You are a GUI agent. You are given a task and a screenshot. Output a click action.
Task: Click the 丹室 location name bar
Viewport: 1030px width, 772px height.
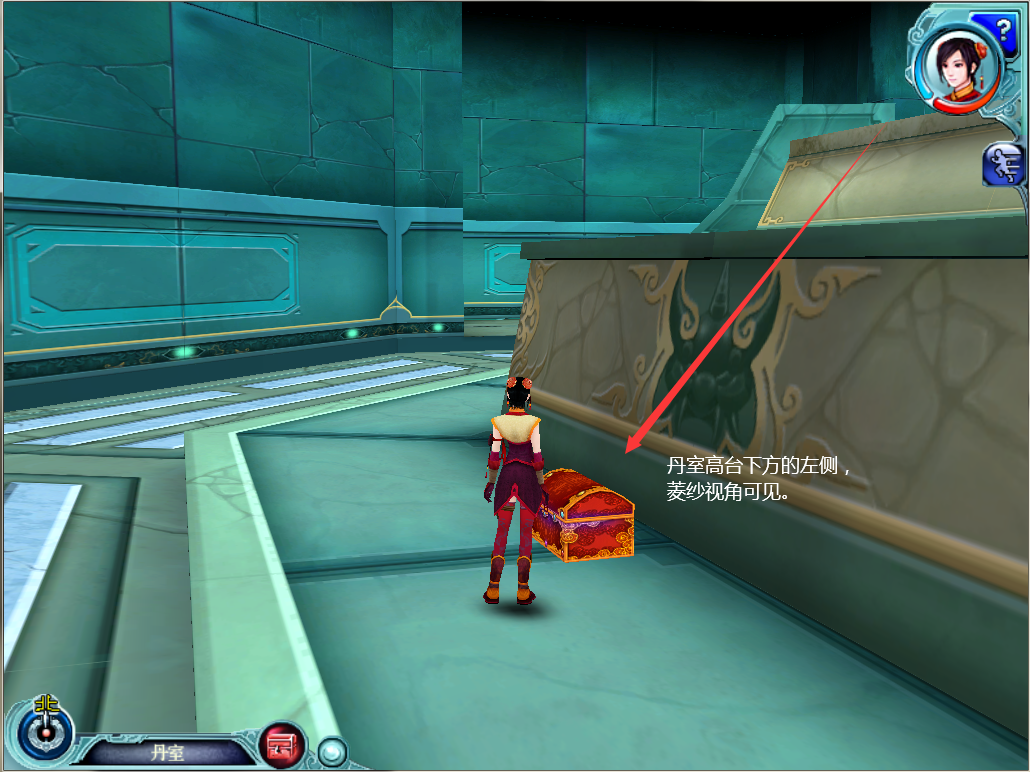(x=167, y=752)
